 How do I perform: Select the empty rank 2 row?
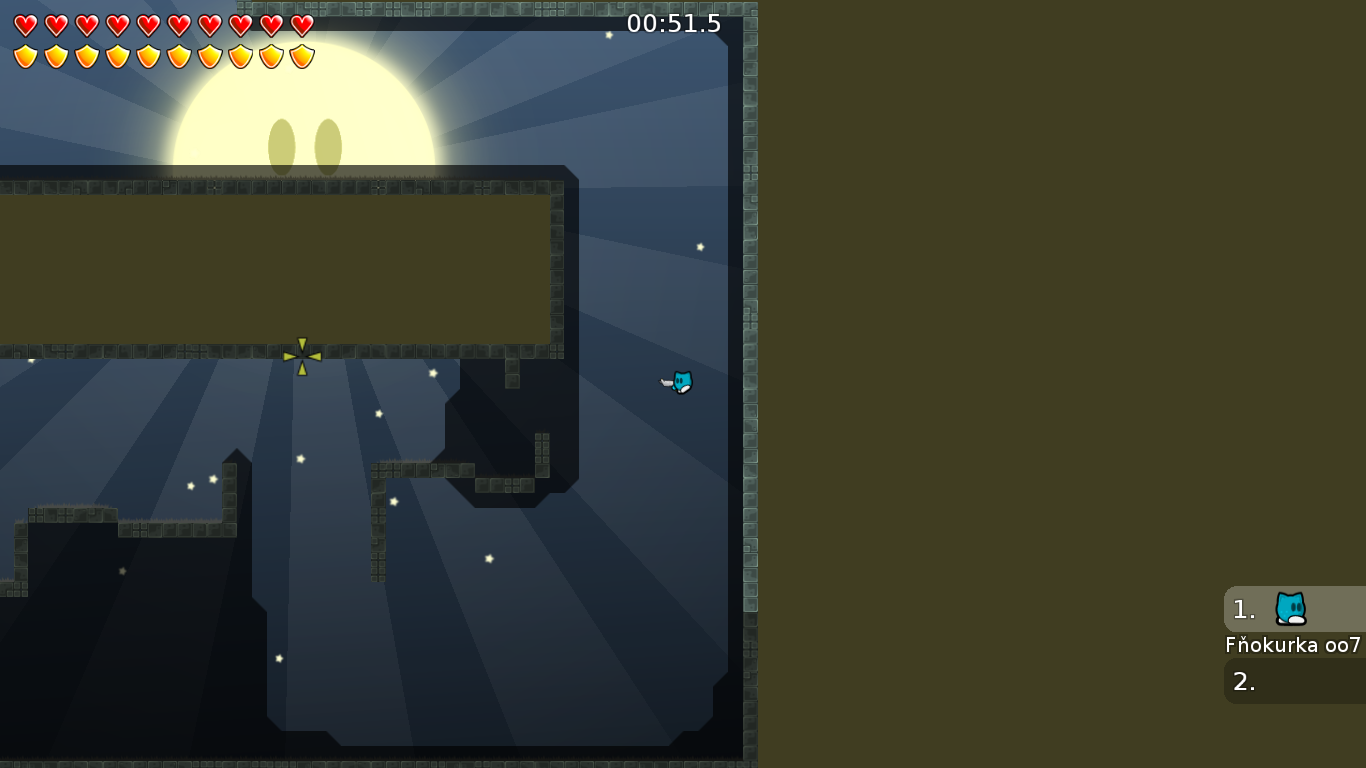[x=1294, y=681]
